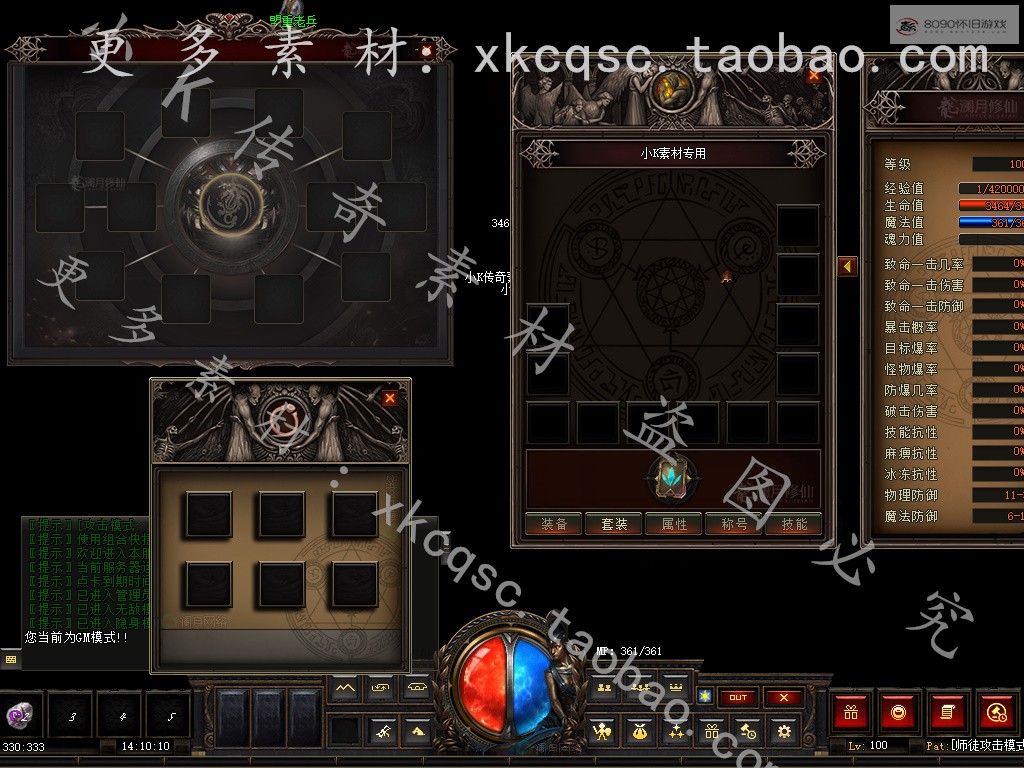
Task: Collapse stats panel with yellow arrow
Action: [x=847, y=267]
